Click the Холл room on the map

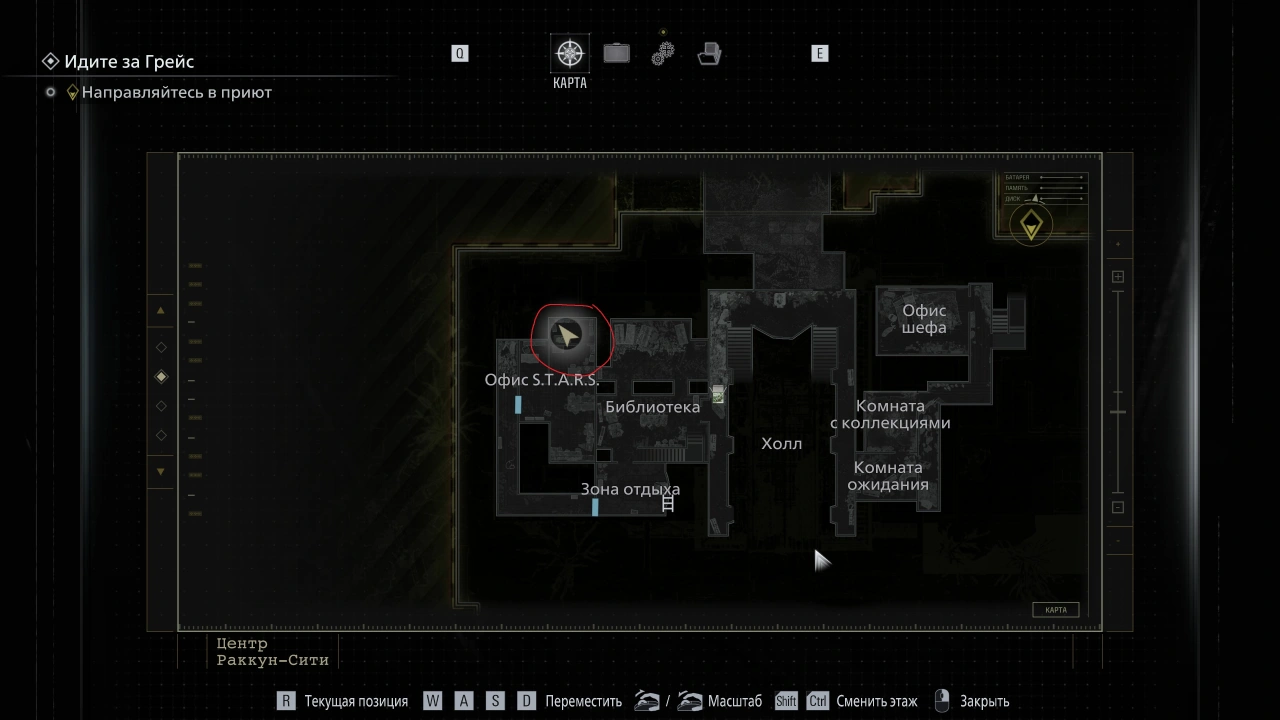(781, 444)
